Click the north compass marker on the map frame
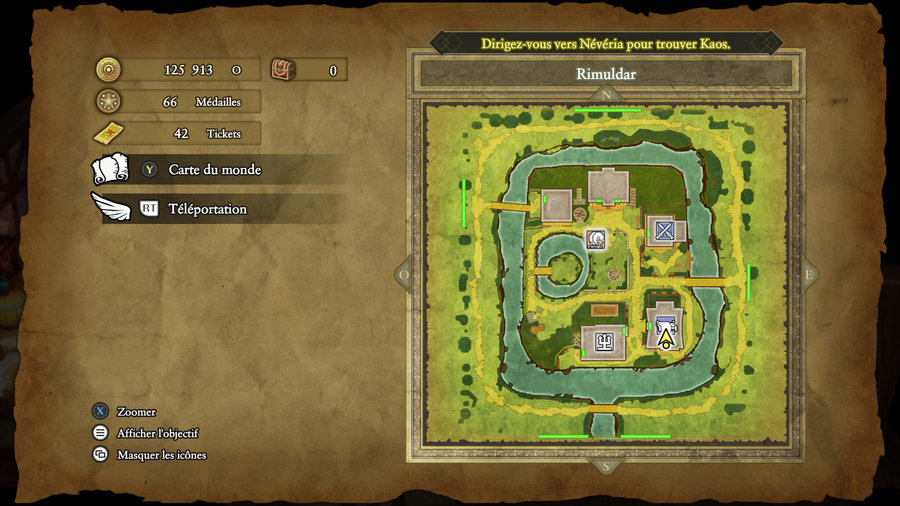Image resolution: width=900 pixels, height=506 pixels. click(x=606, y=96)
